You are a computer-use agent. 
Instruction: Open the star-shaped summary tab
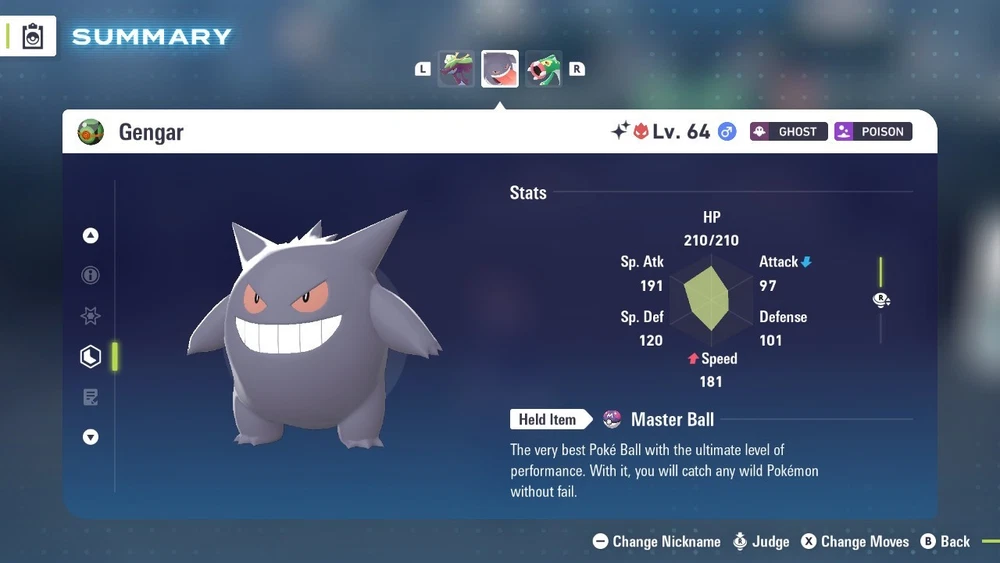point(91,316)
